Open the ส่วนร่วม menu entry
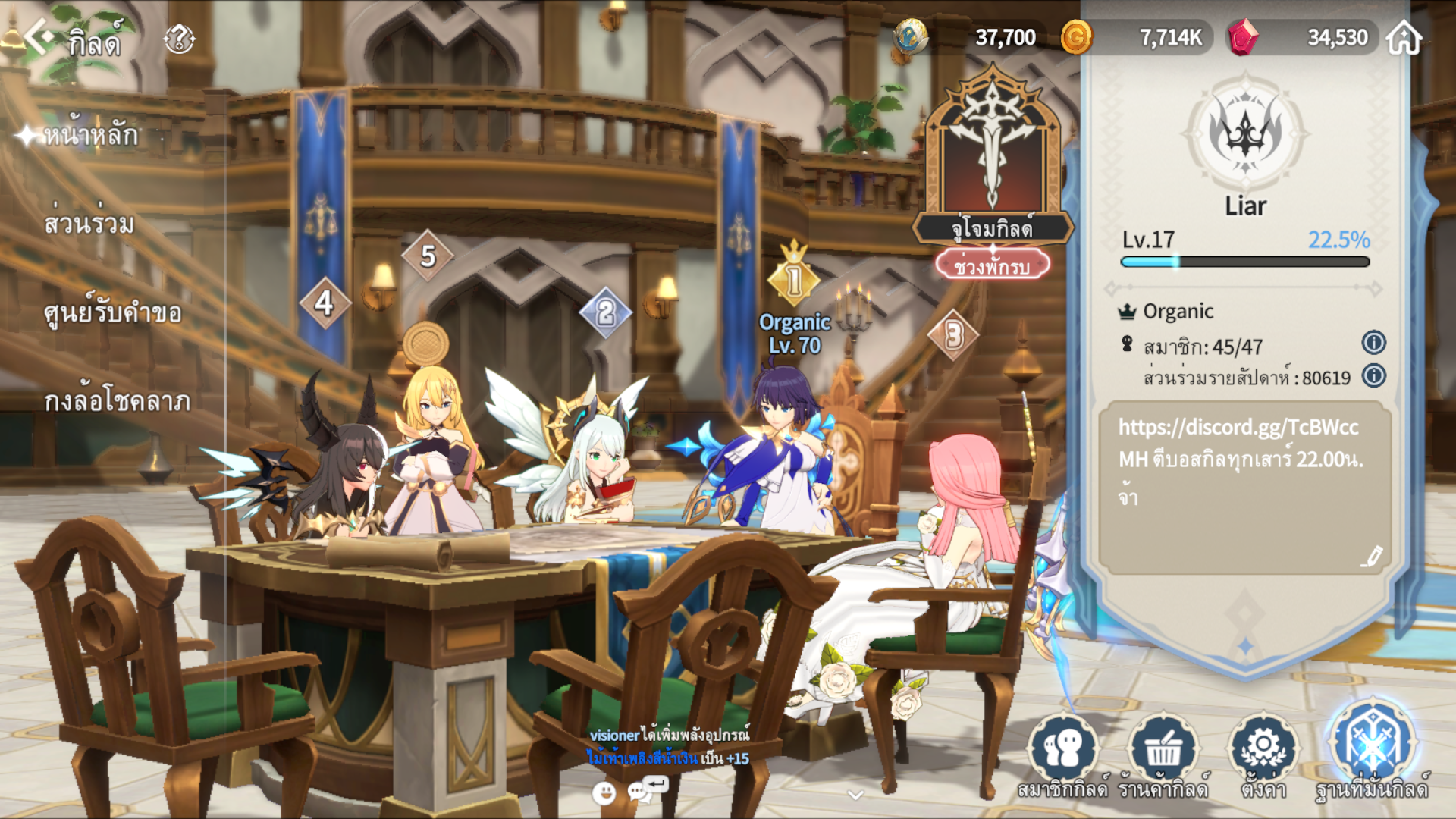The height and width of the screenshot is (819, 1456). pos(89,224)
